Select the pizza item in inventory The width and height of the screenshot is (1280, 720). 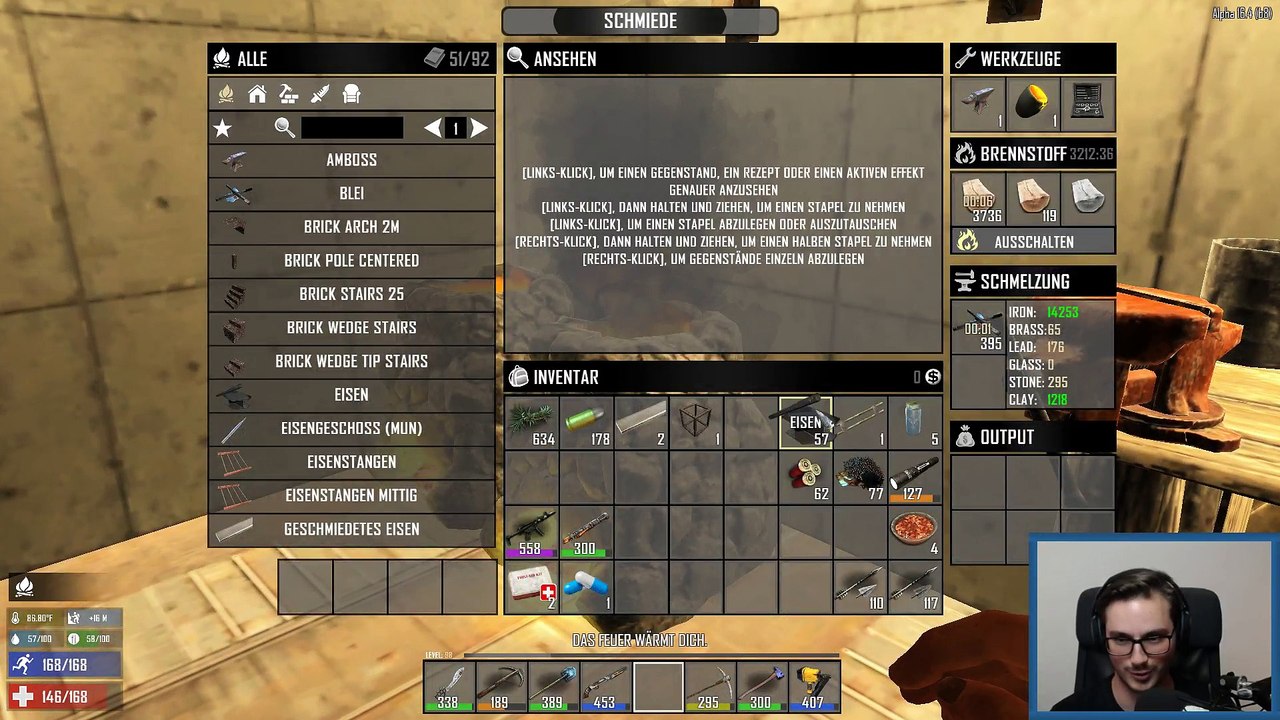coord(914,532)
